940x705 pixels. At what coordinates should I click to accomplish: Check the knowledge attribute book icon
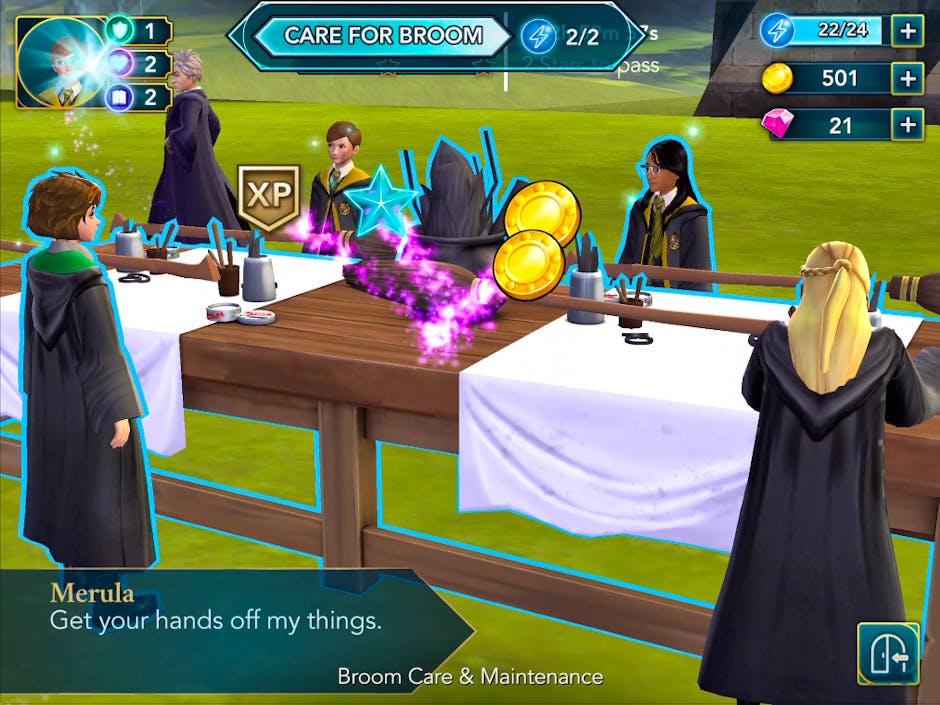(120, 97)
